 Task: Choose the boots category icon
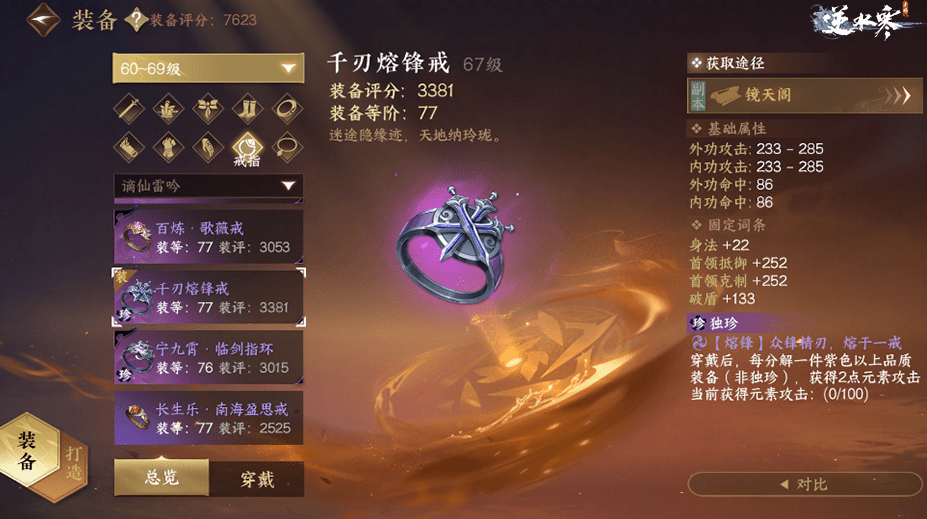click(247, 108)
